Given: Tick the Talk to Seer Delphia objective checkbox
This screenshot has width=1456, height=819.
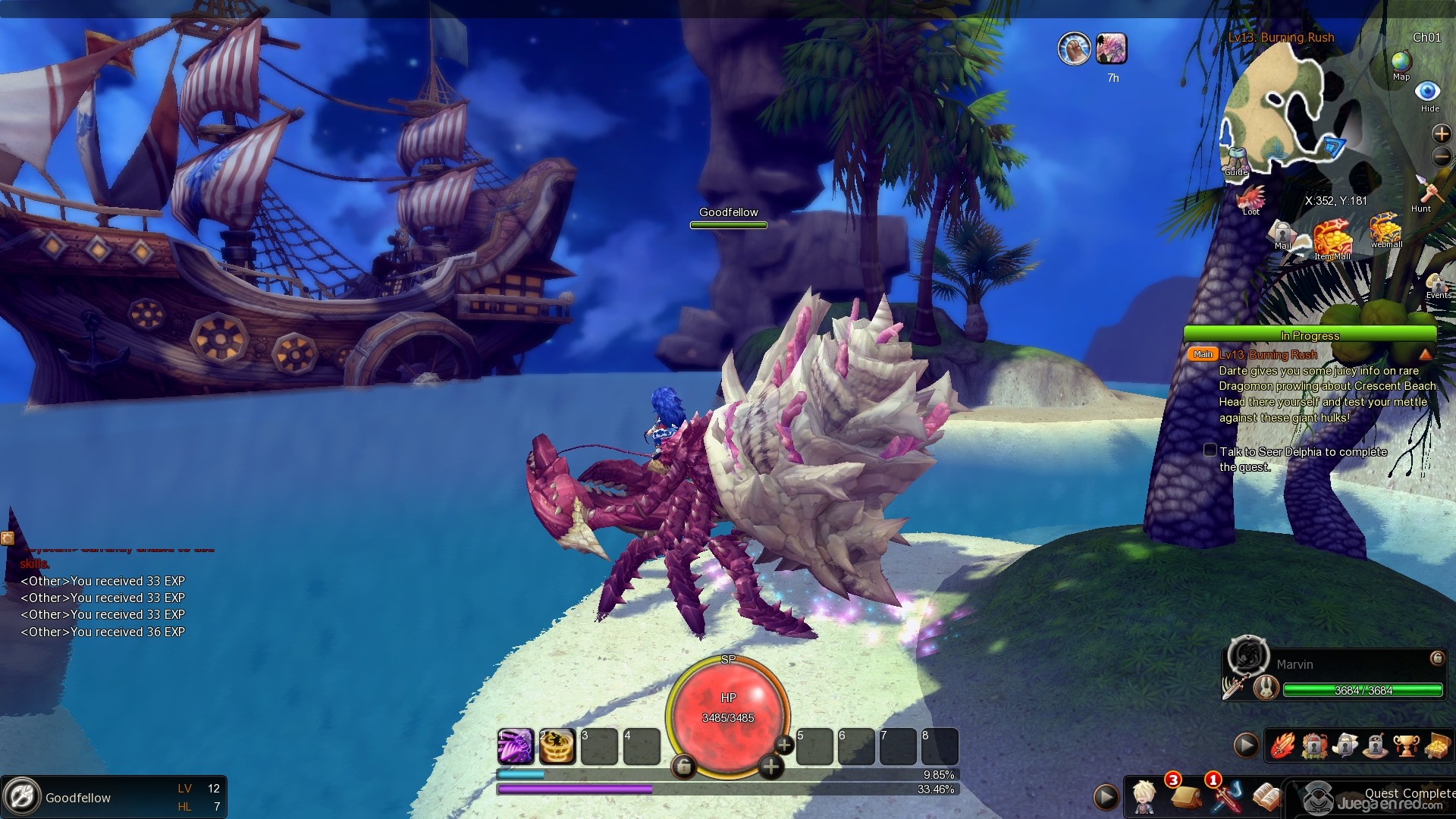Looking at the screenshot, I should tap(1210, 450).
